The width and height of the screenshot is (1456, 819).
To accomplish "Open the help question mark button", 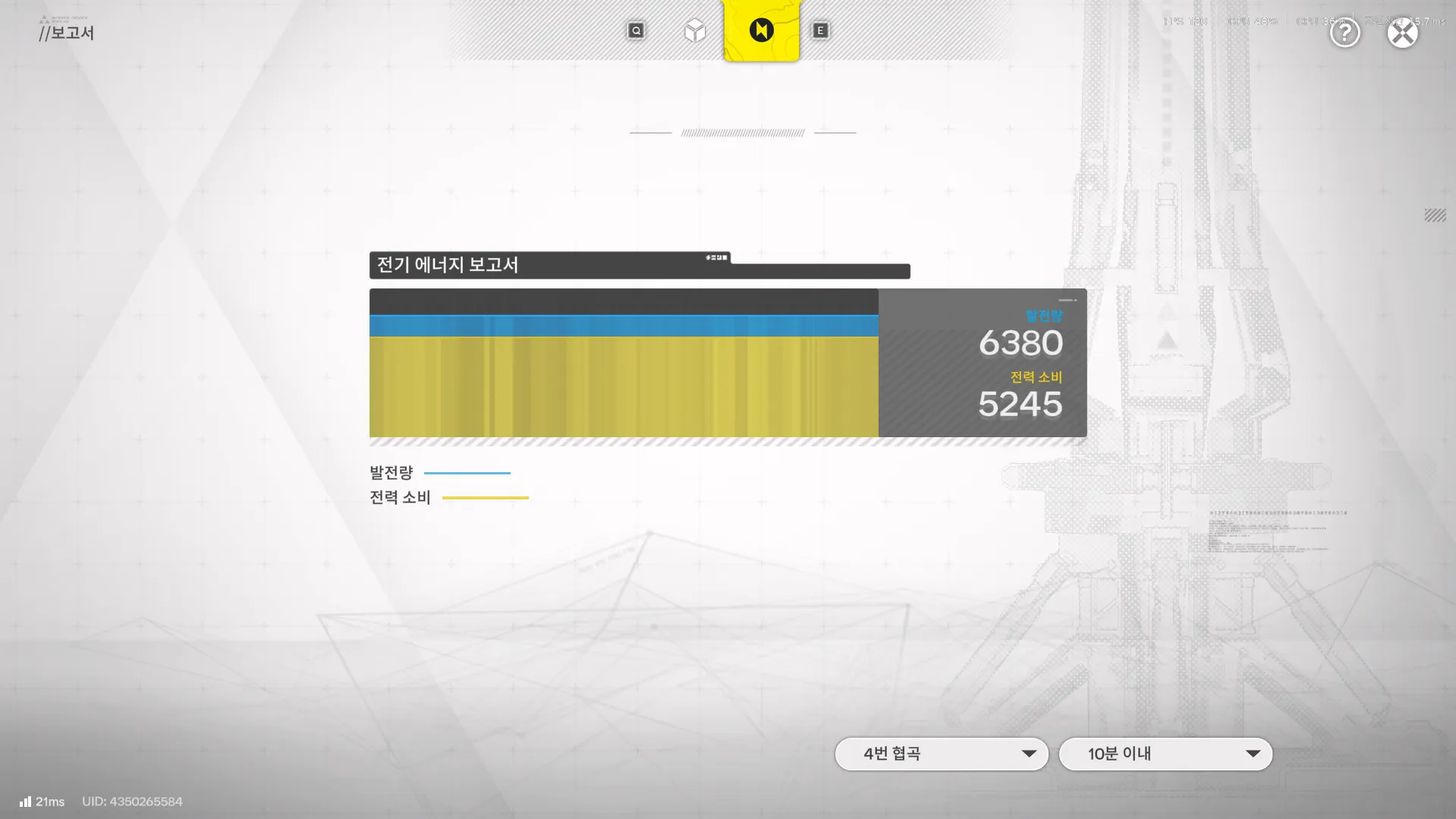I will coord(1344,33).
